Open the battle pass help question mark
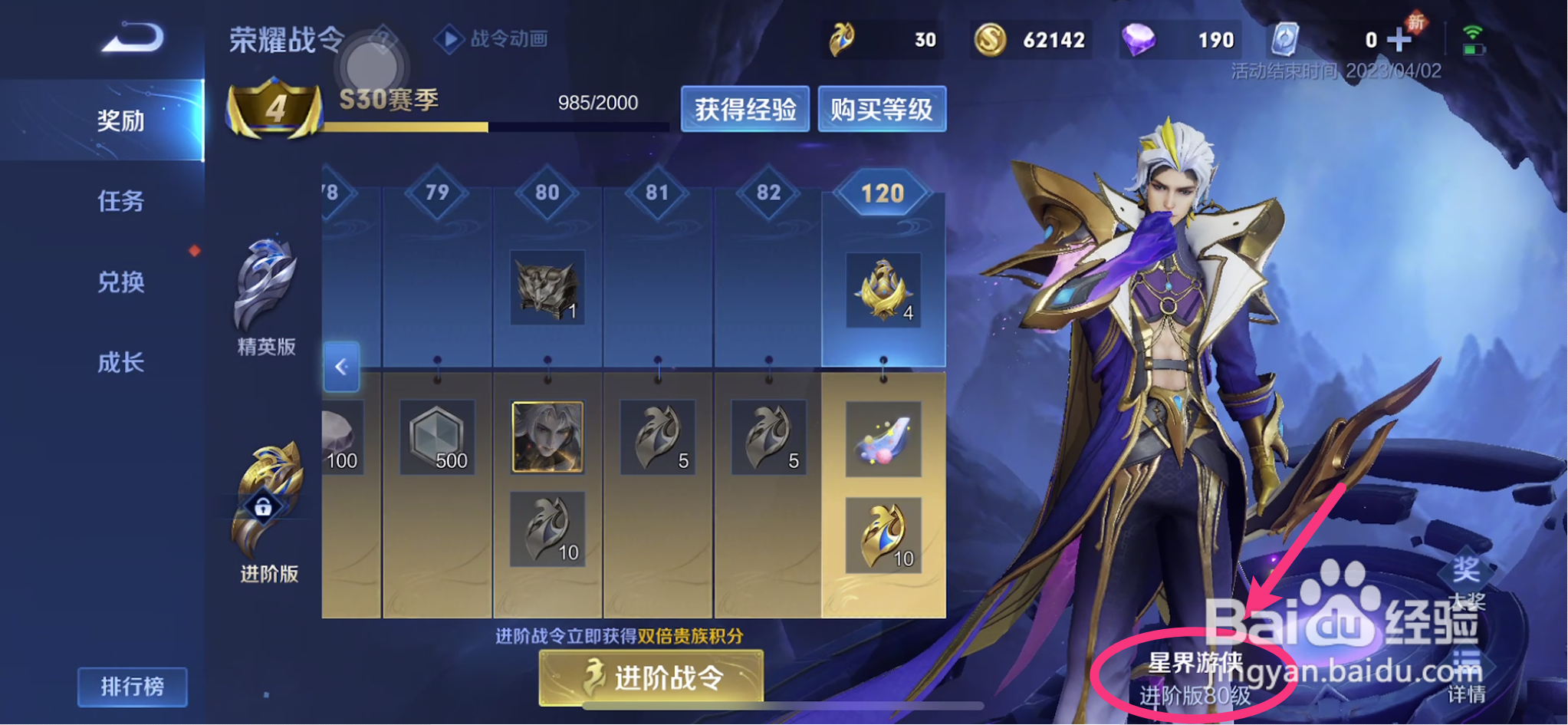This screenshot has width=1568, height=725. [383, 40]
